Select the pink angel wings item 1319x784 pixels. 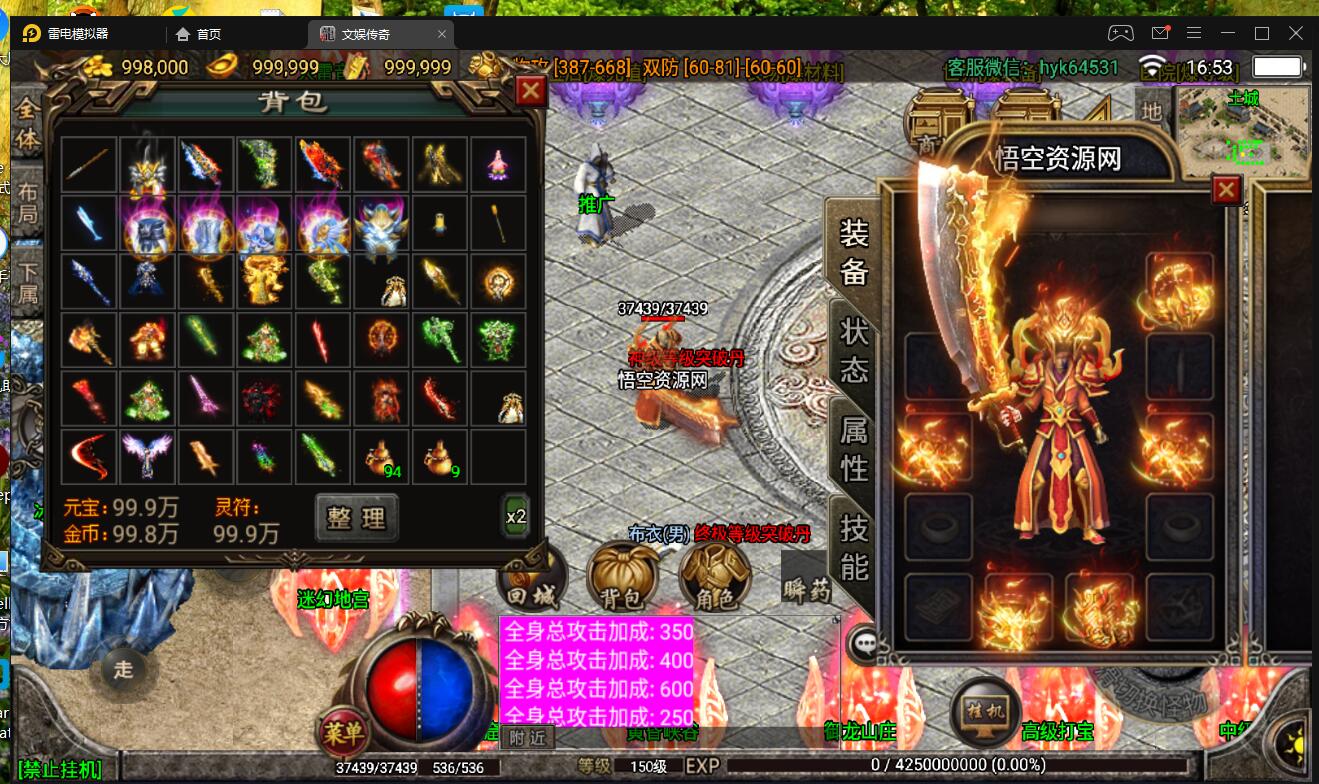coord(146,455)
